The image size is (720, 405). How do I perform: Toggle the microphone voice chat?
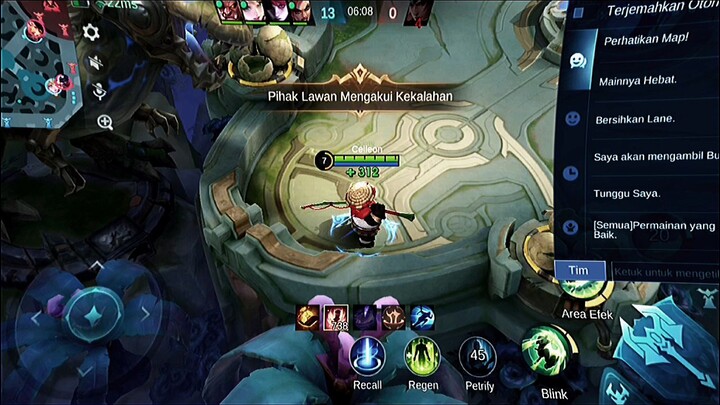click(x=99, y=91)
